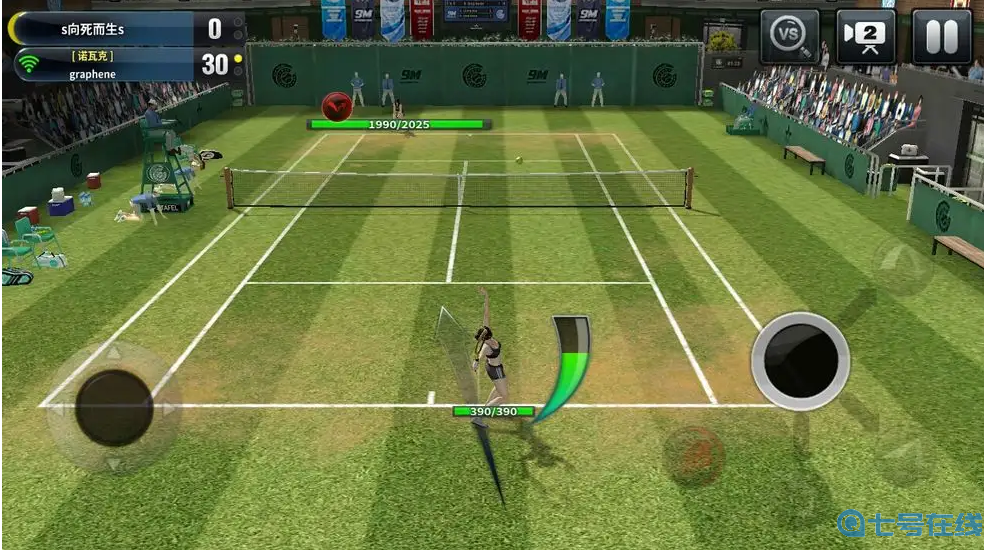984x550 pixels.
Task: Pause the tennis match
Action: pos(941,37)
